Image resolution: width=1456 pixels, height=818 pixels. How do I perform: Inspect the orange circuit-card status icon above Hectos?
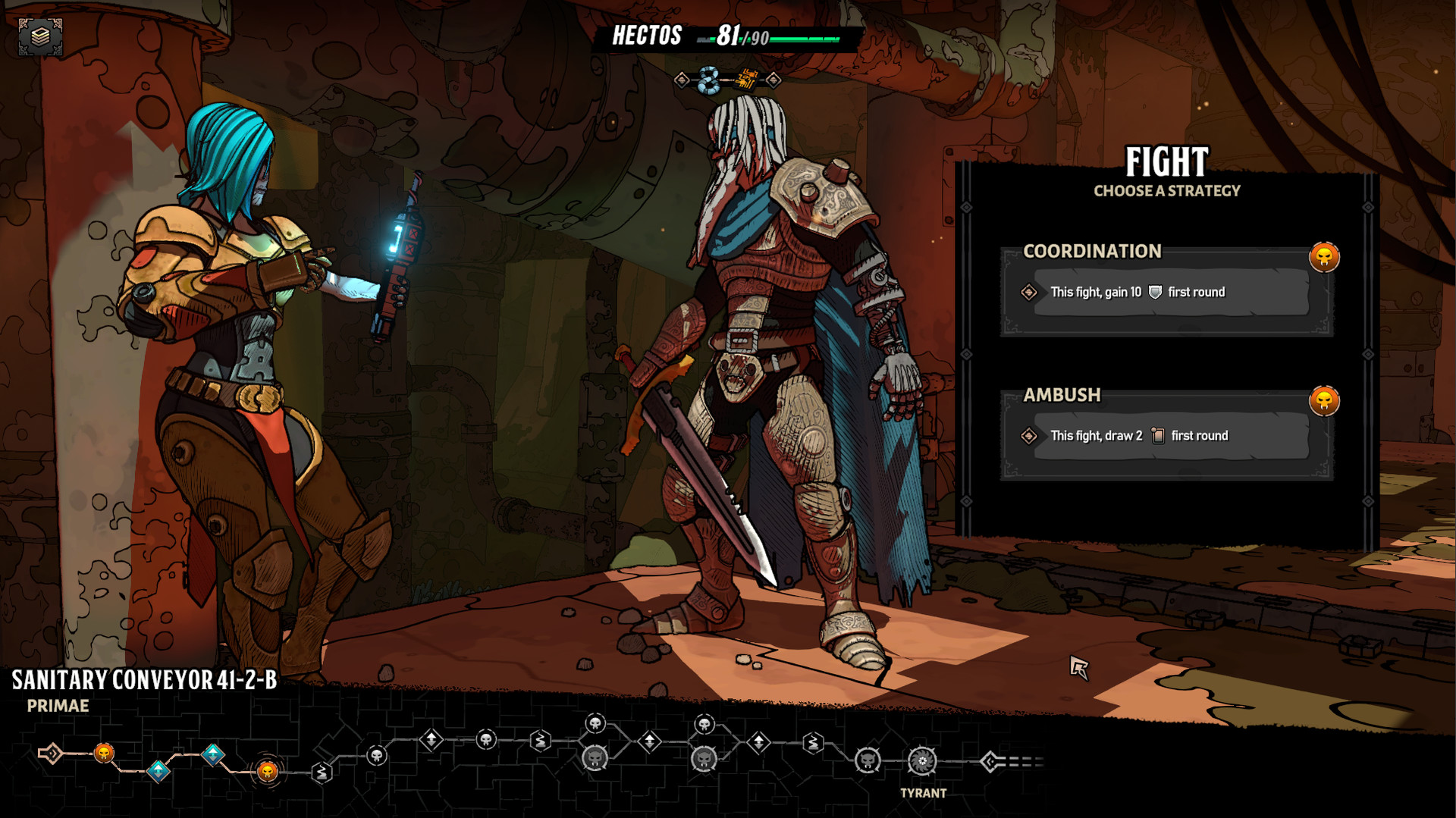[x=746, y=78]
